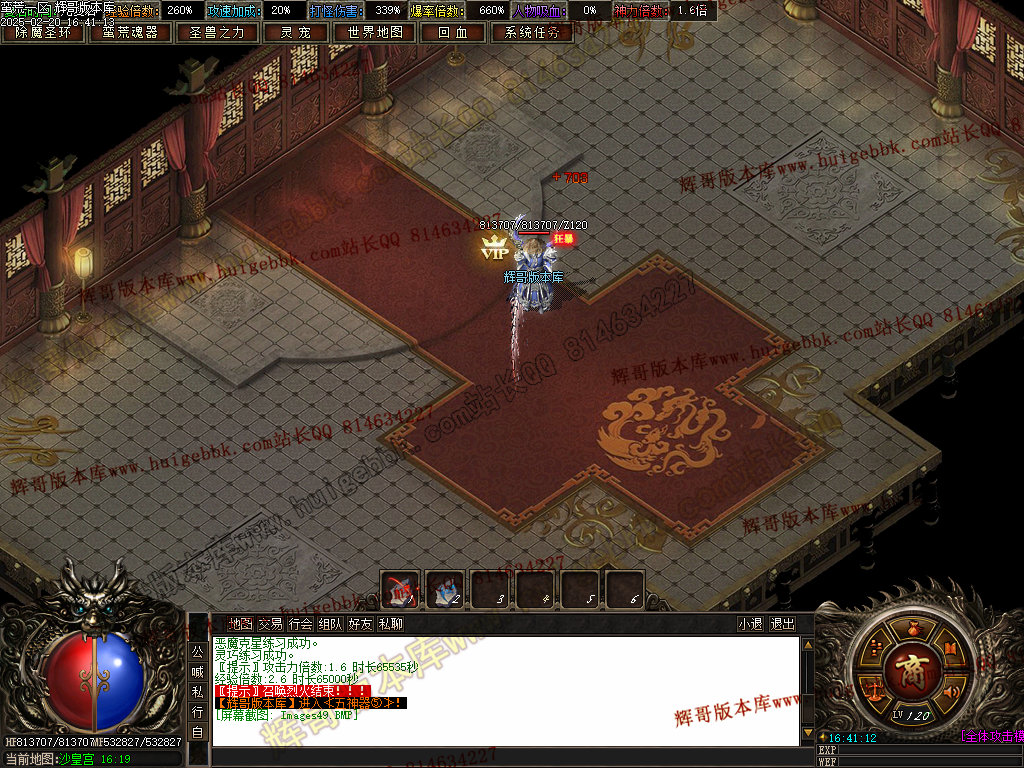Toggle the speaker sound icon
The width and height of the screenshot is (1024, 768).
[951, 690]
